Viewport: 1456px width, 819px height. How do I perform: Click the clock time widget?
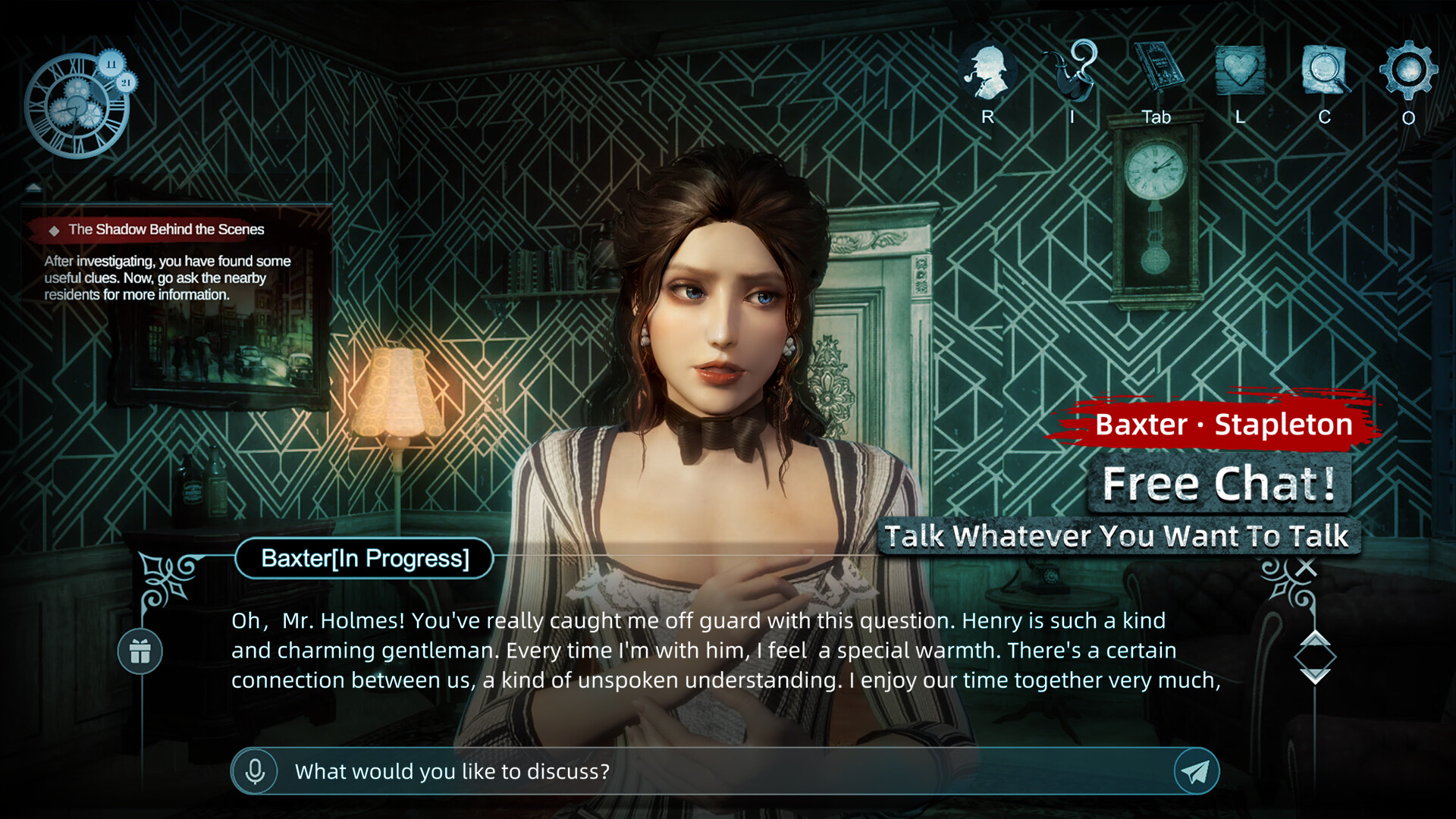pos(78,105)
